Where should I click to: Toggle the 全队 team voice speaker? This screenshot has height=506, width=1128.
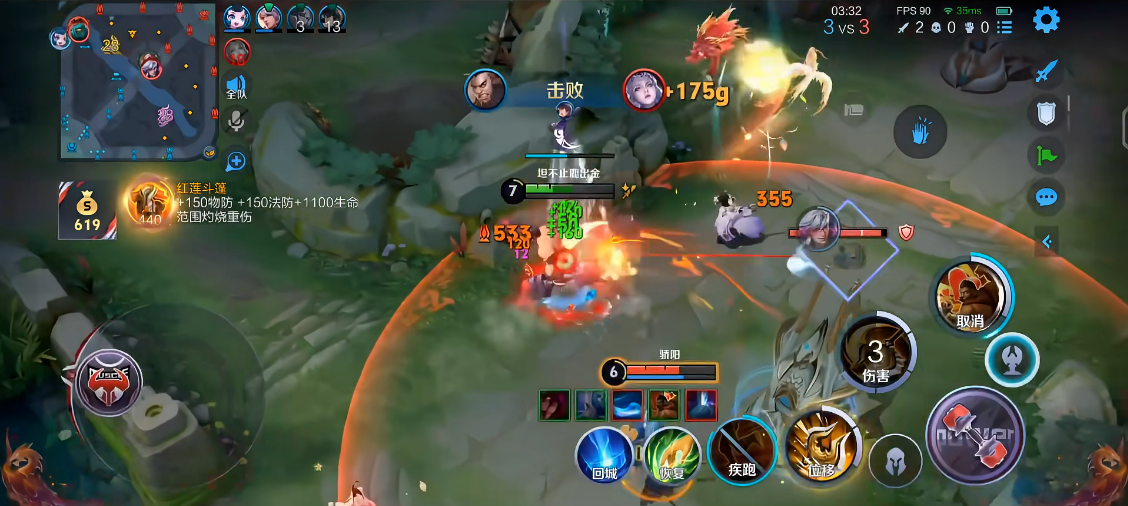click(236, 86)
